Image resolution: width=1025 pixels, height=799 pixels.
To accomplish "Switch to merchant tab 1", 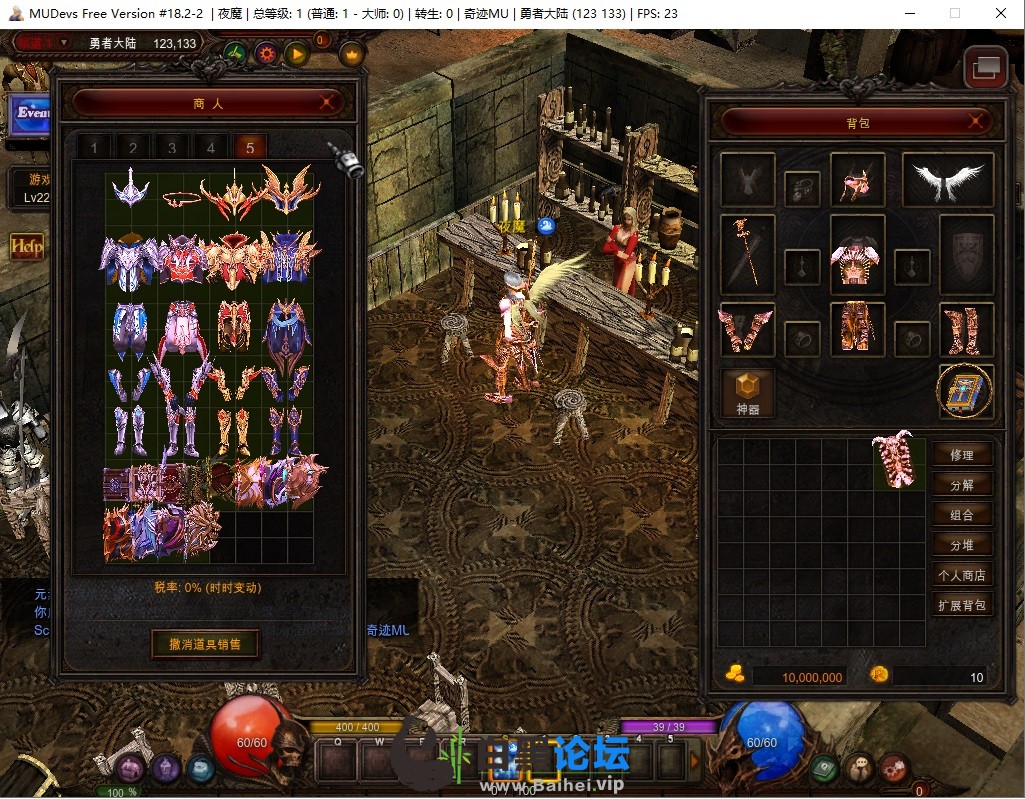I will (x=95, y=148).
